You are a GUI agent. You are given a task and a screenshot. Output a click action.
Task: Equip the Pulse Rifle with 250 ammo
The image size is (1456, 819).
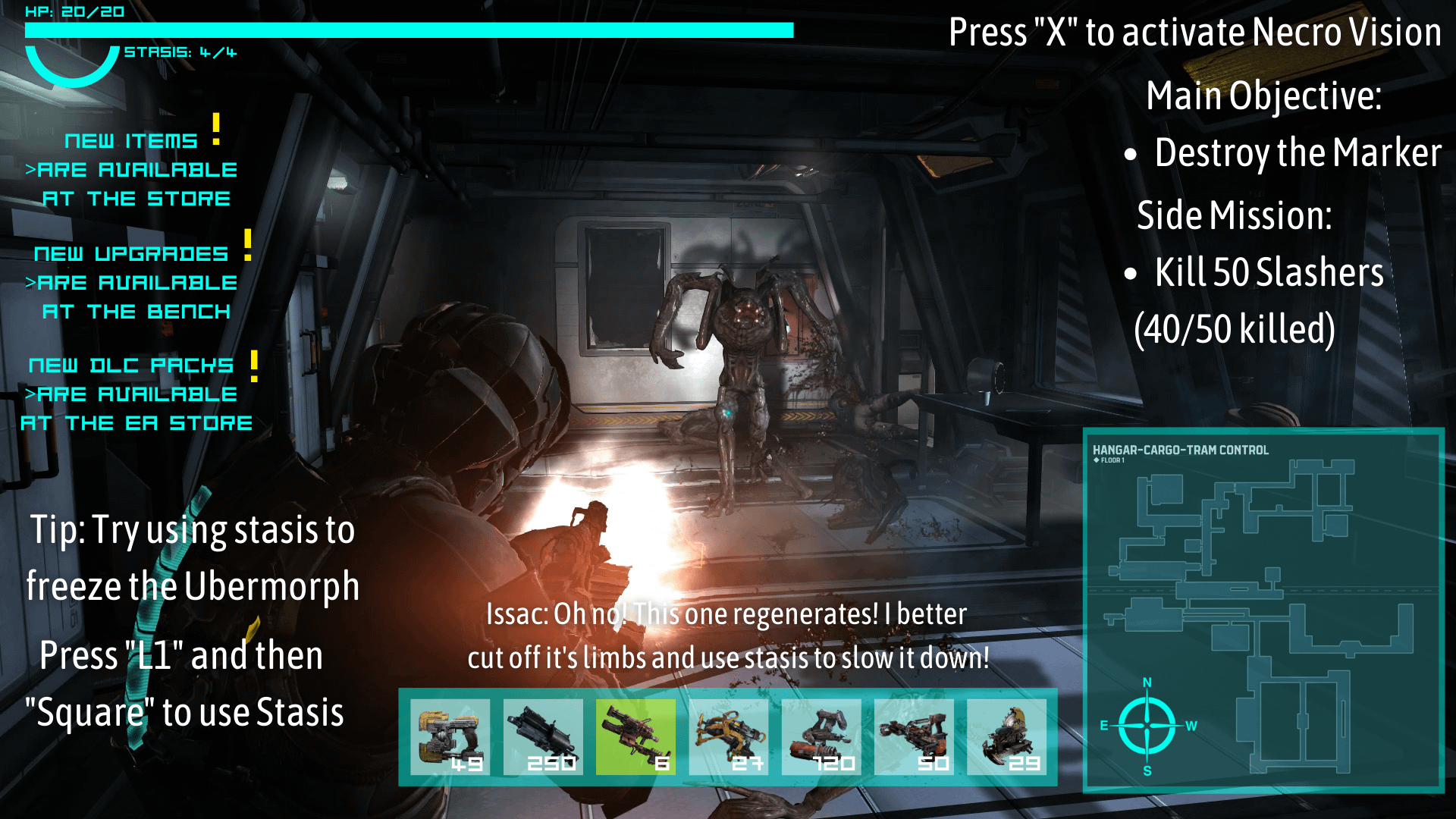543,736
